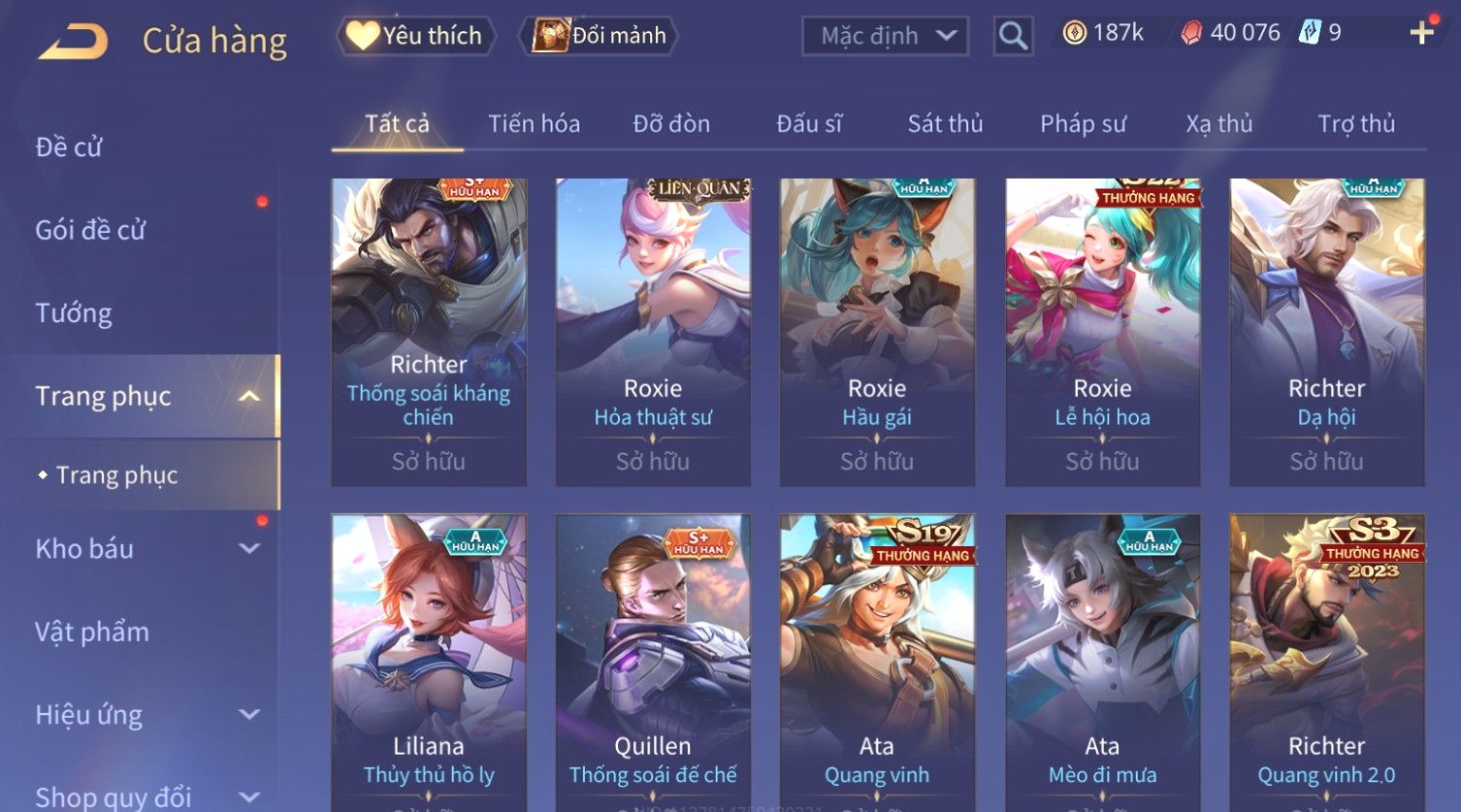View the Roxie Hầu gái skin card
This screenshot has height=812, width=1461.
877,330
